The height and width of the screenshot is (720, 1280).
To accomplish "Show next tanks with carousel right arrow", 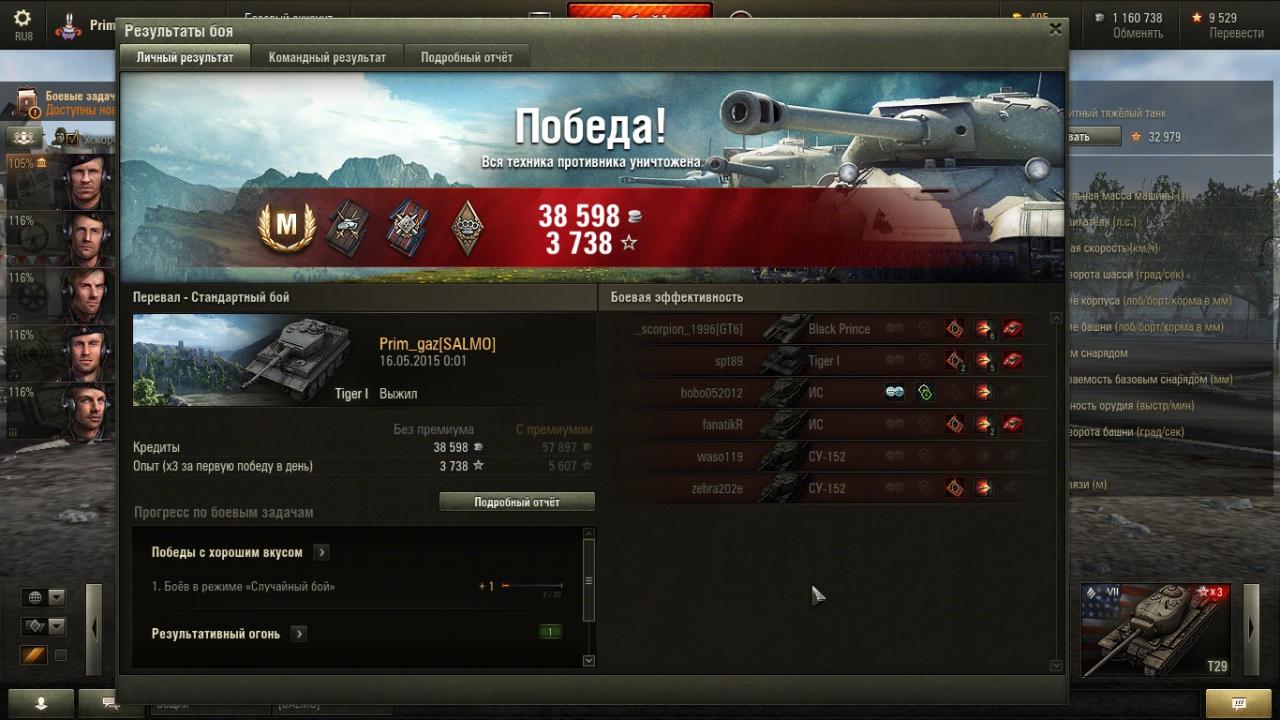I will point(1251,628).
